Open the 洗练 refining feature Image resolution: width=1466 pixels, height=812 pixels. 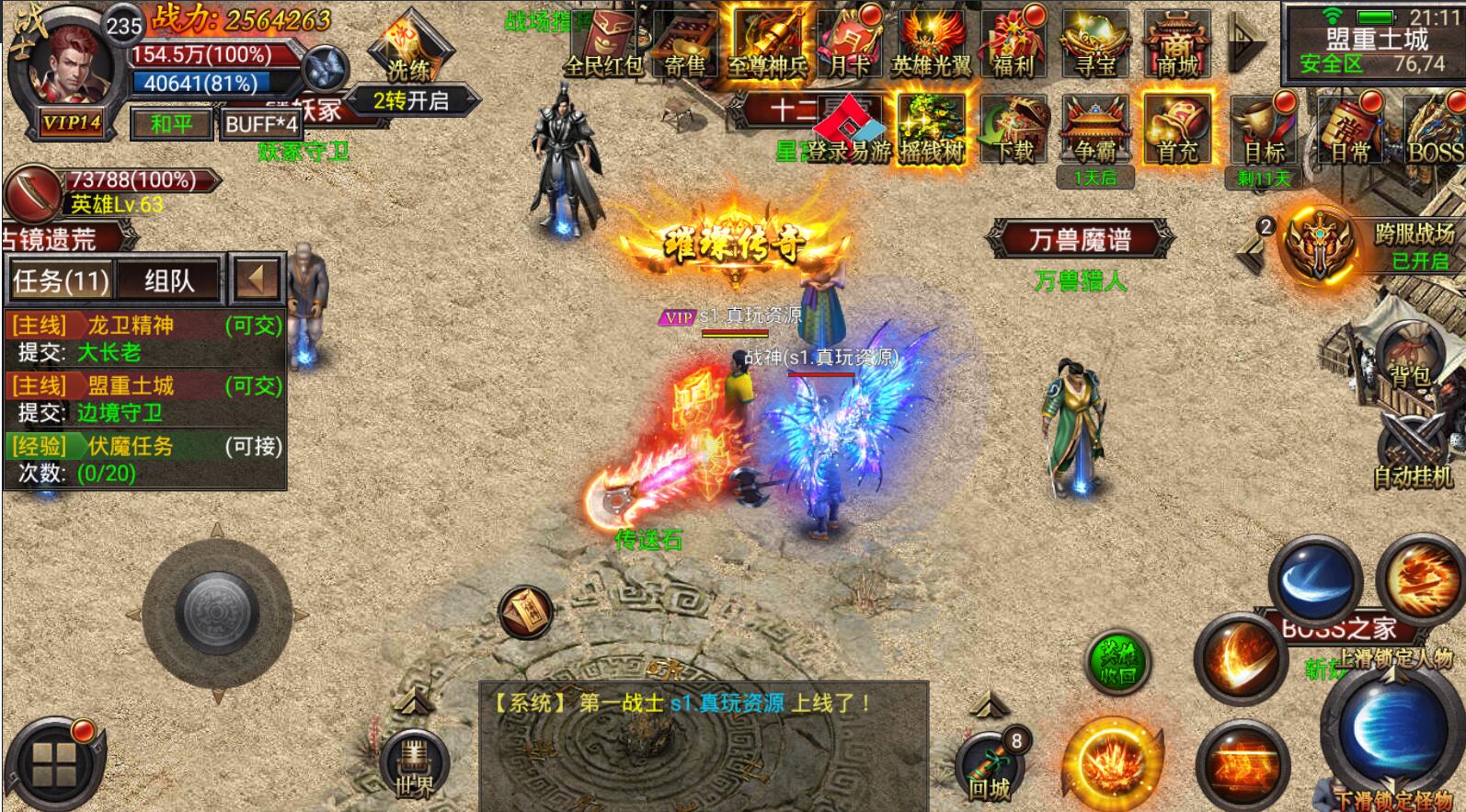coord(408,53)
